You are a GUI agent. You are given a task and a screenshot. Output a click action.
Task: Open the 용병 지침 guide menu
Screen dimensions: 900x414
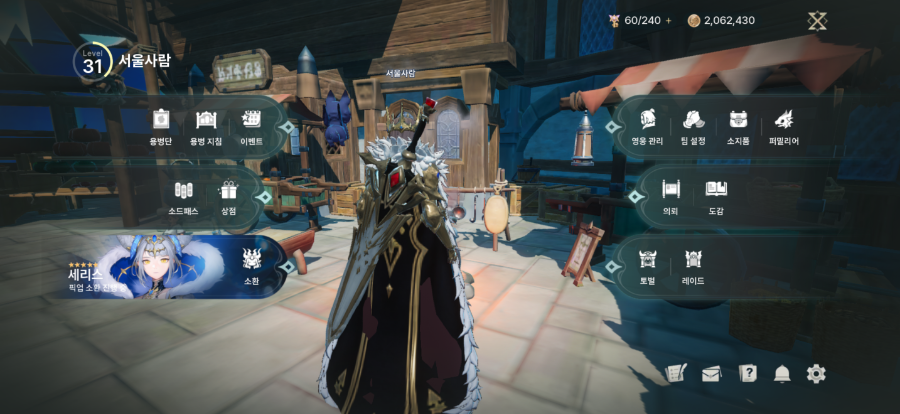206,126
